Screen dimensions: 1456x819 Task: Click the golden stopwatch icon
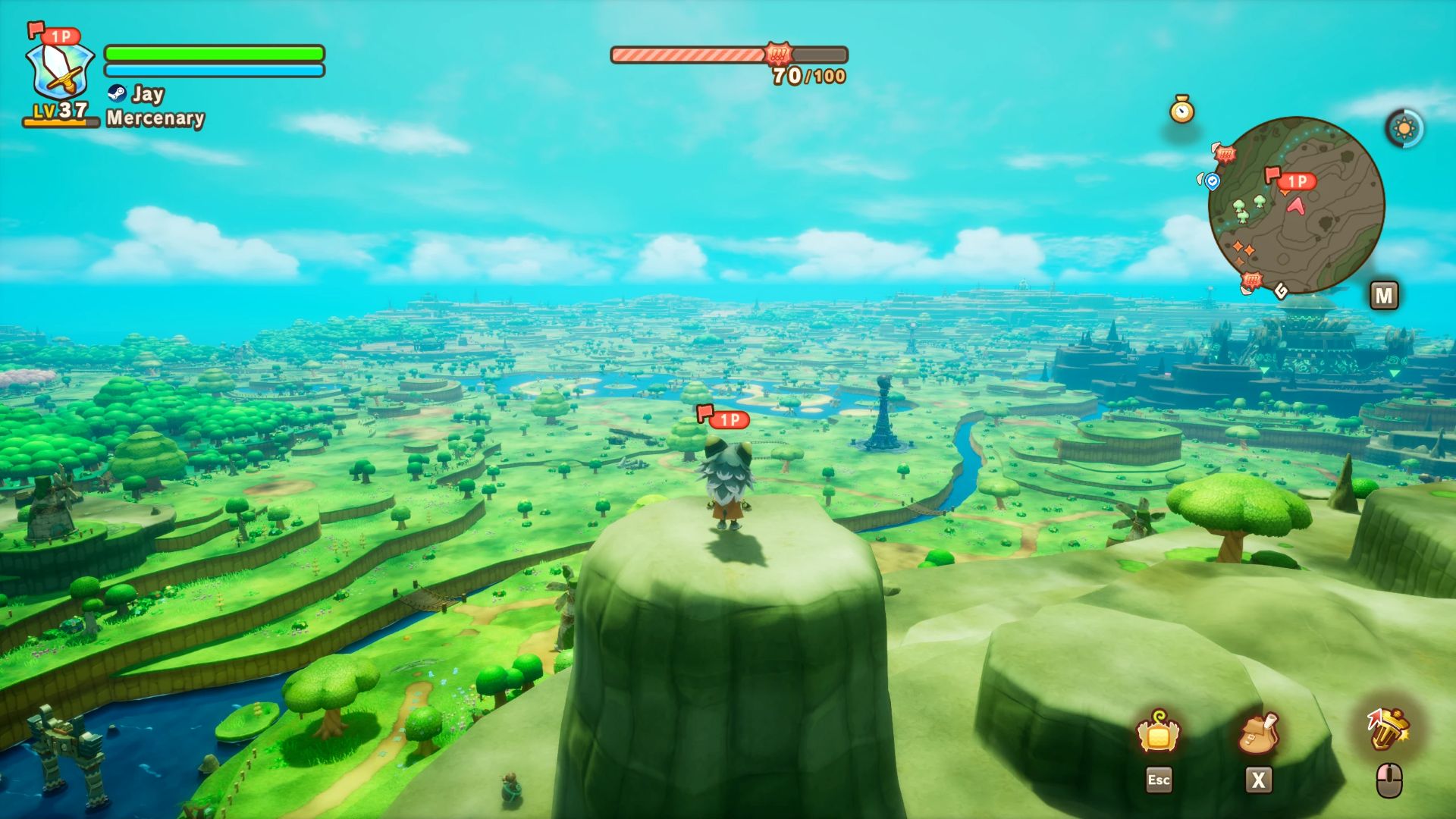(x=1181, y=110)
